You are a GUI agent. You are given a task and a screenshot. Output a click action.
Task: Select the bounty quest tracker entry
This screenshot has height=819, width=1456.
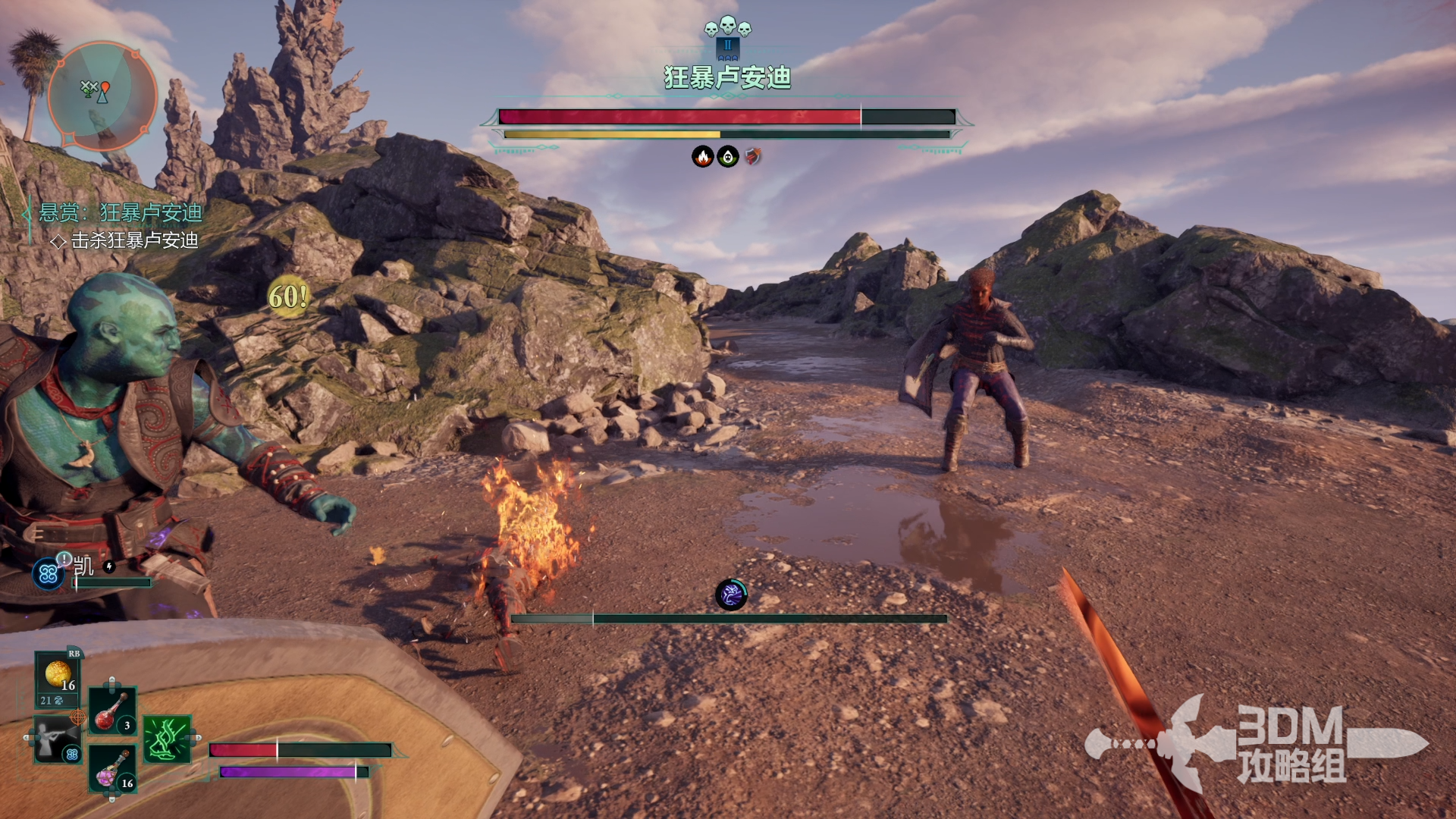point(120,213)
